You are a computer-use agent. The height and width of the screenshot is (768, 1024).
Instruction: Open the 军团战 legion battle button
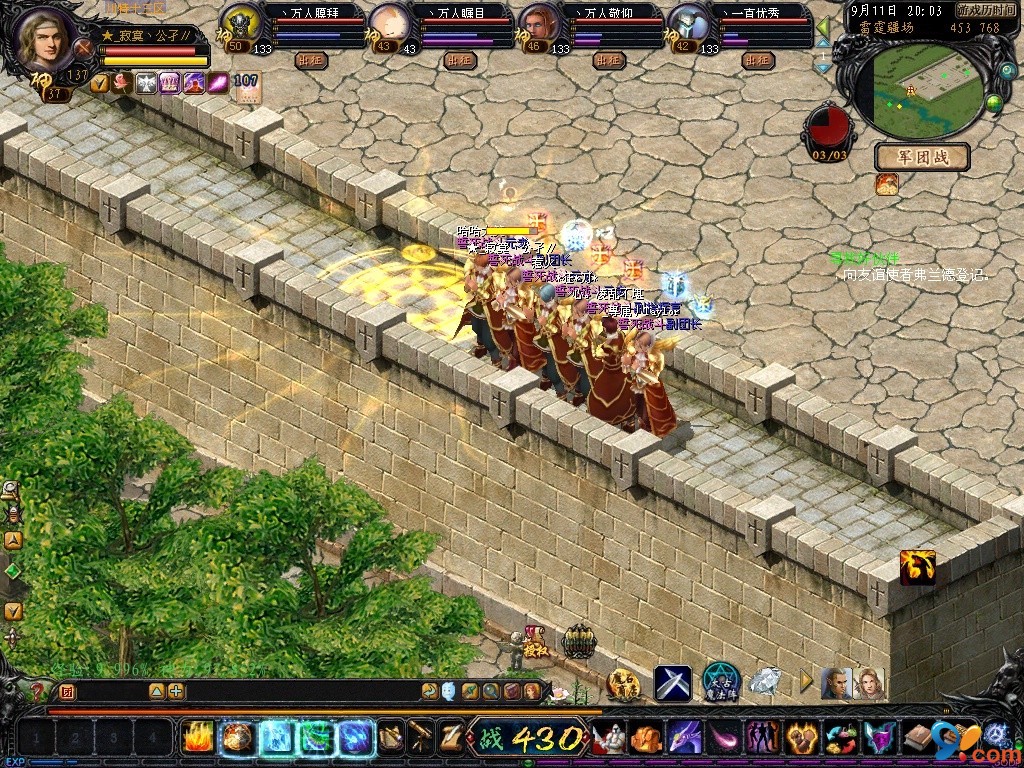coord(922,157)
